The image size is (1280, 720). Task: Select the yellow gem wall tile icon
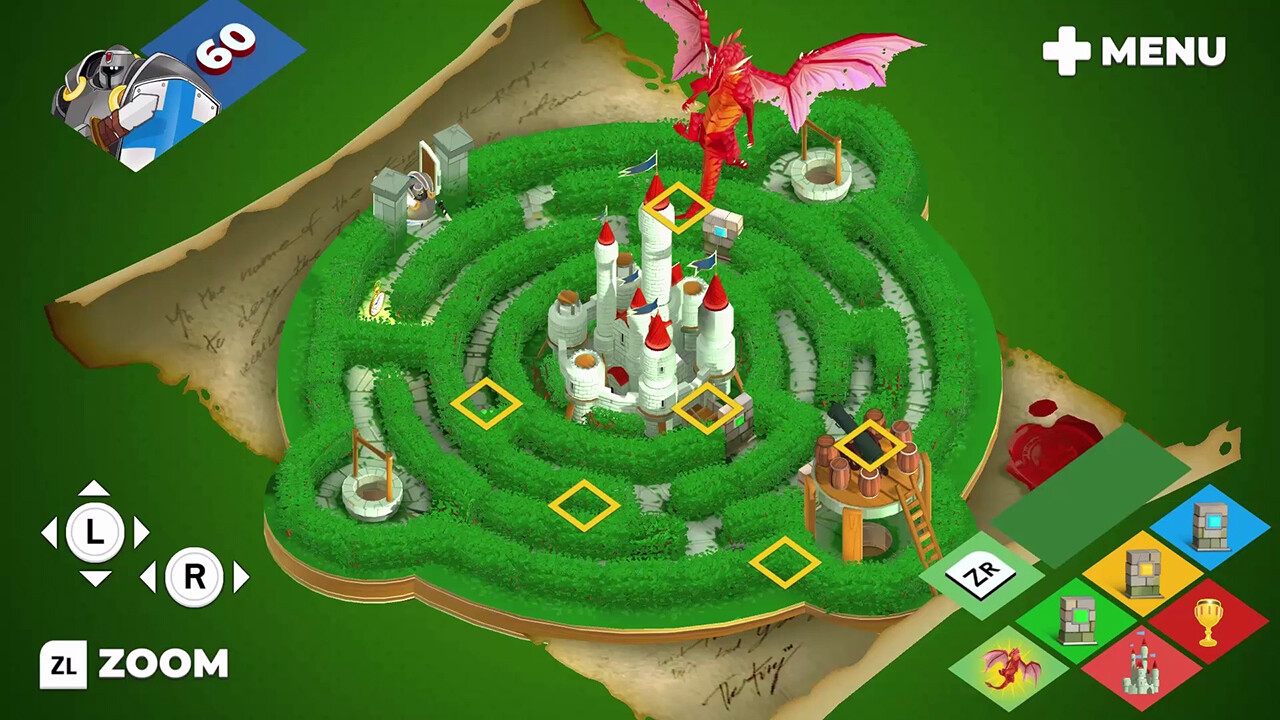click(1143, 574)
